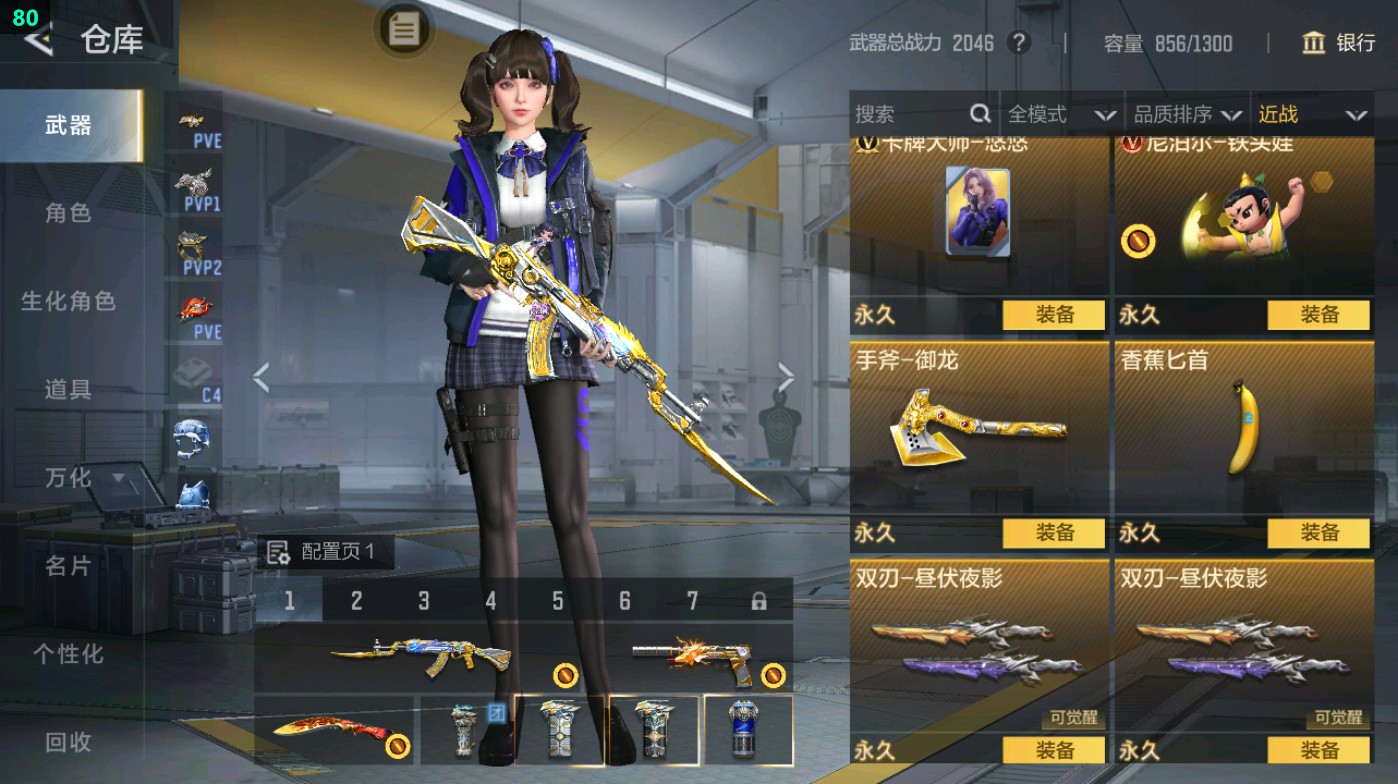Open the 生化角色 category
This screenshot has height=784, width=1398.
(x=68, y=301)
